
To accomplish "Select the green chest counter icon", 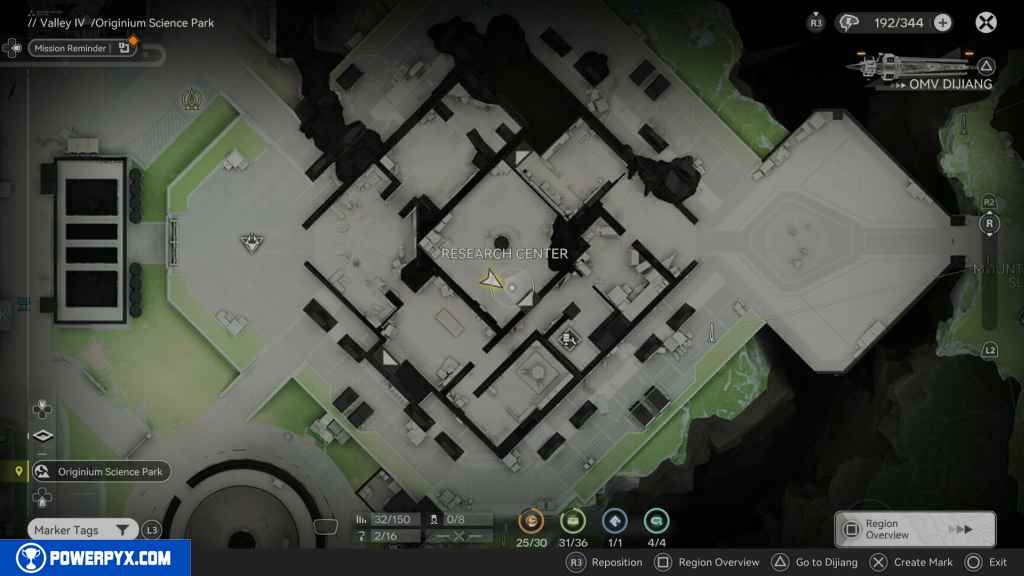I will [573, 520].
